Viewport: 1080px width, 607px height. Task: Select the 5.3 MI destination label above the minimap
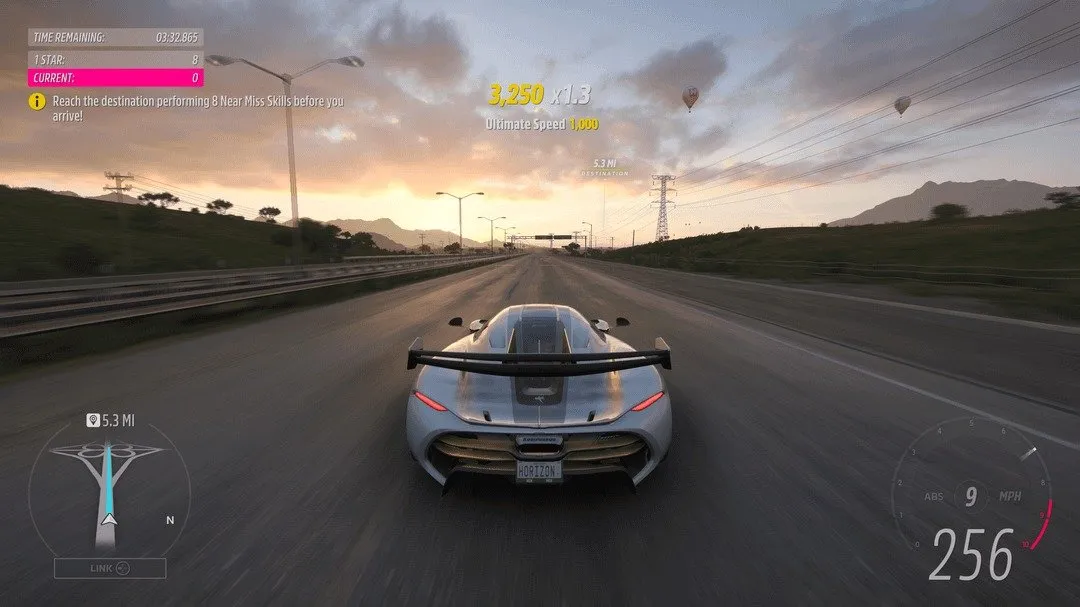tap(111, 420)
